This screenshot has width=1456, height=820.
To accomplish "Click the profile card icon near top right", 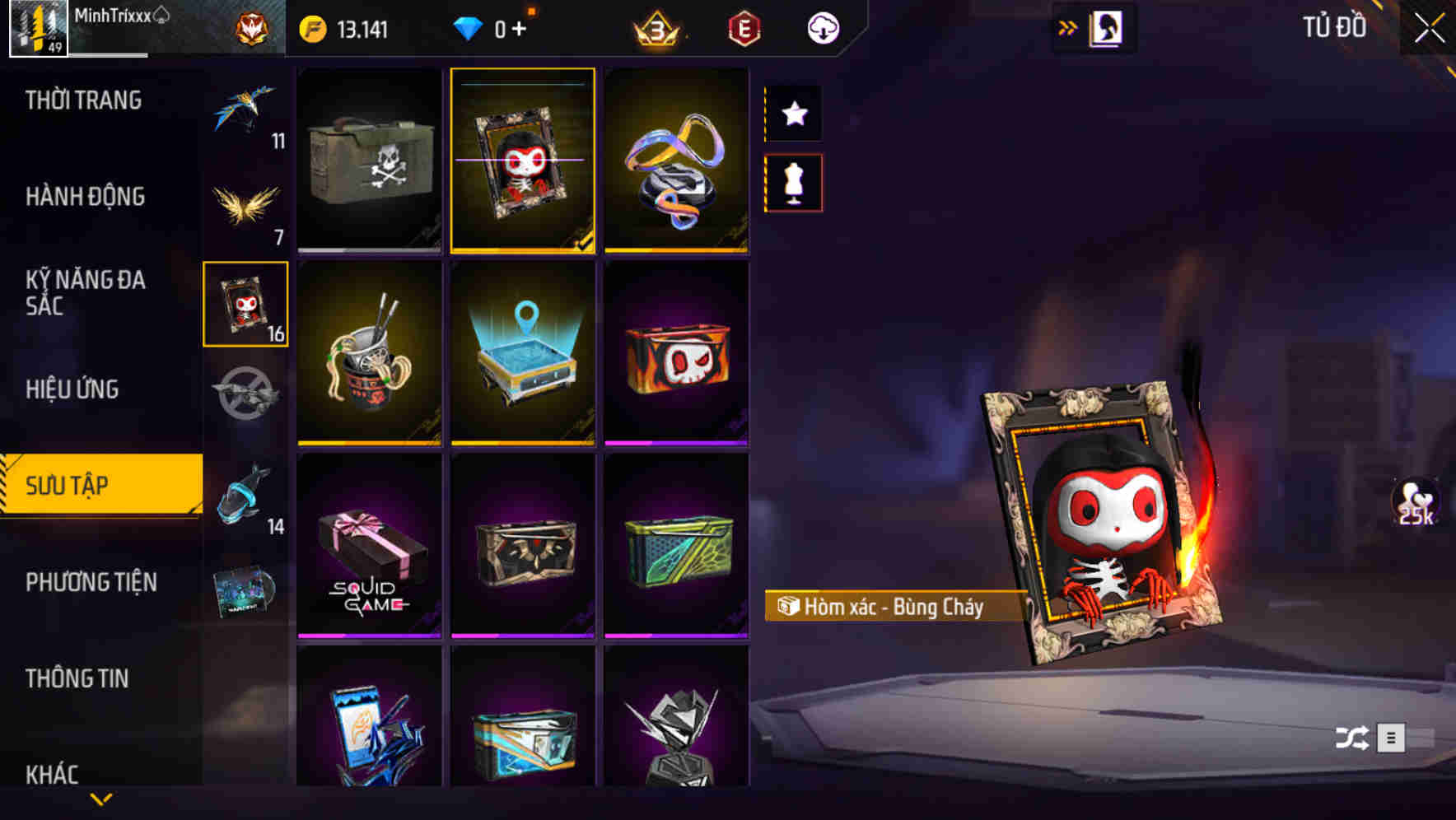I will click(1104, 26).
